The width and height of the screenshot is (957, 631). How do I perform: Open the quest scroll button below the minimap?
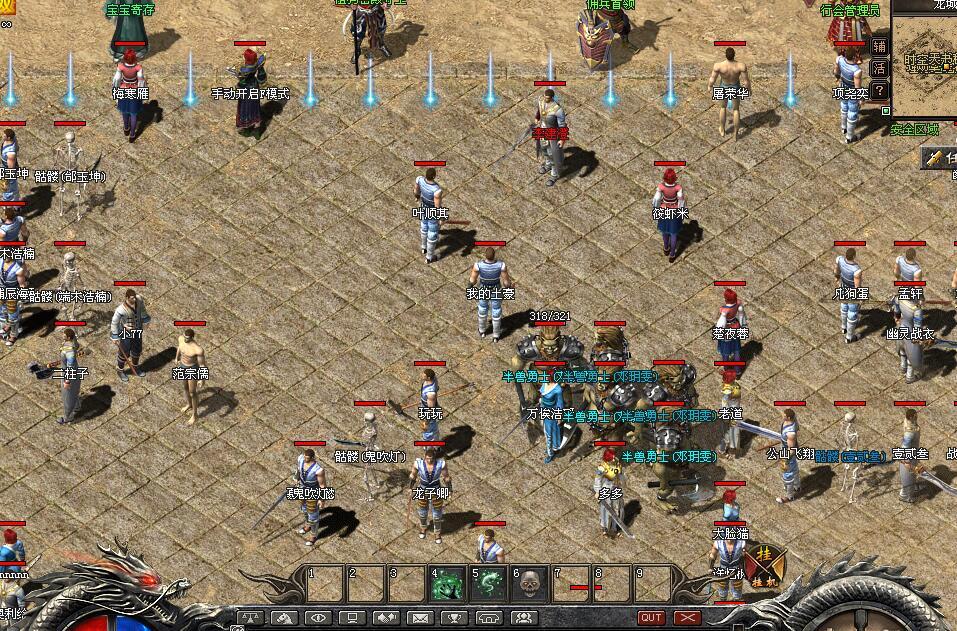click(x=939, y=158)
